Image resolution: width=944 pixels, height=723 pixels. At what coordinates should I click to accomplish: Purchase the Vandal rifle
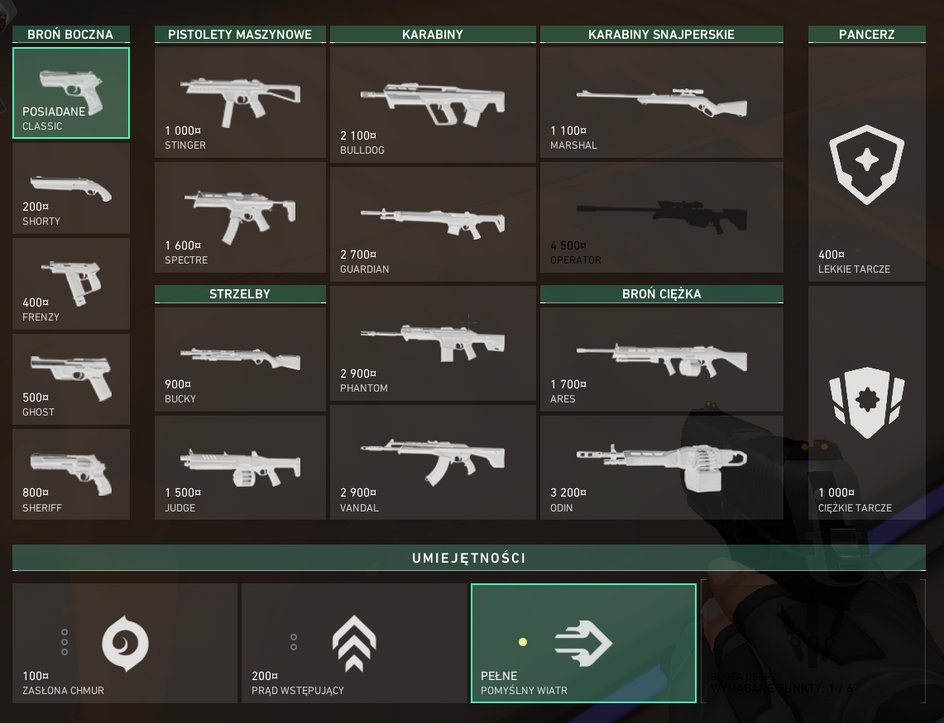(432, 462)
